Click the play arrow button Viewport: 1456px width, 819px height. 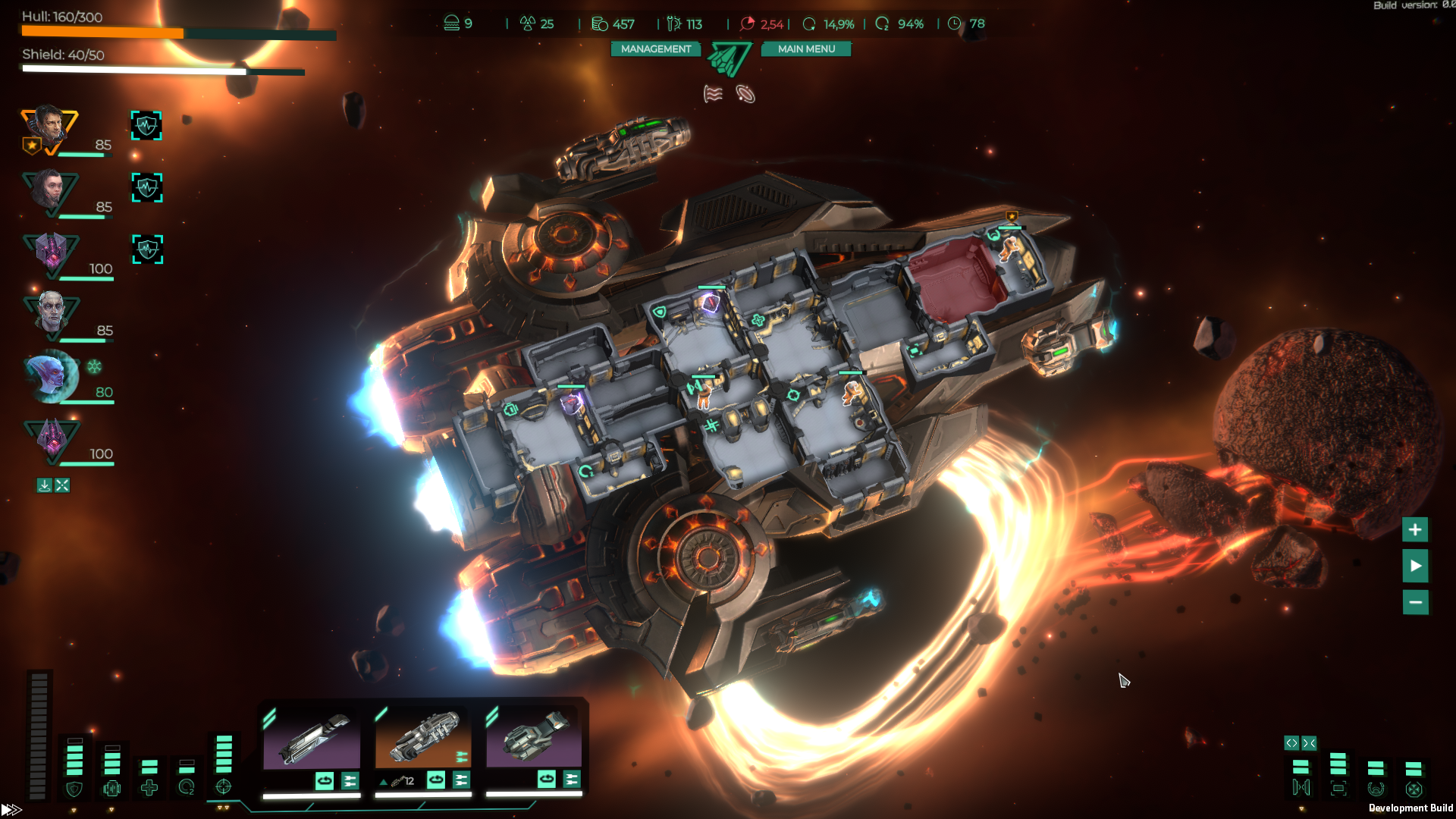point(1415,566)
